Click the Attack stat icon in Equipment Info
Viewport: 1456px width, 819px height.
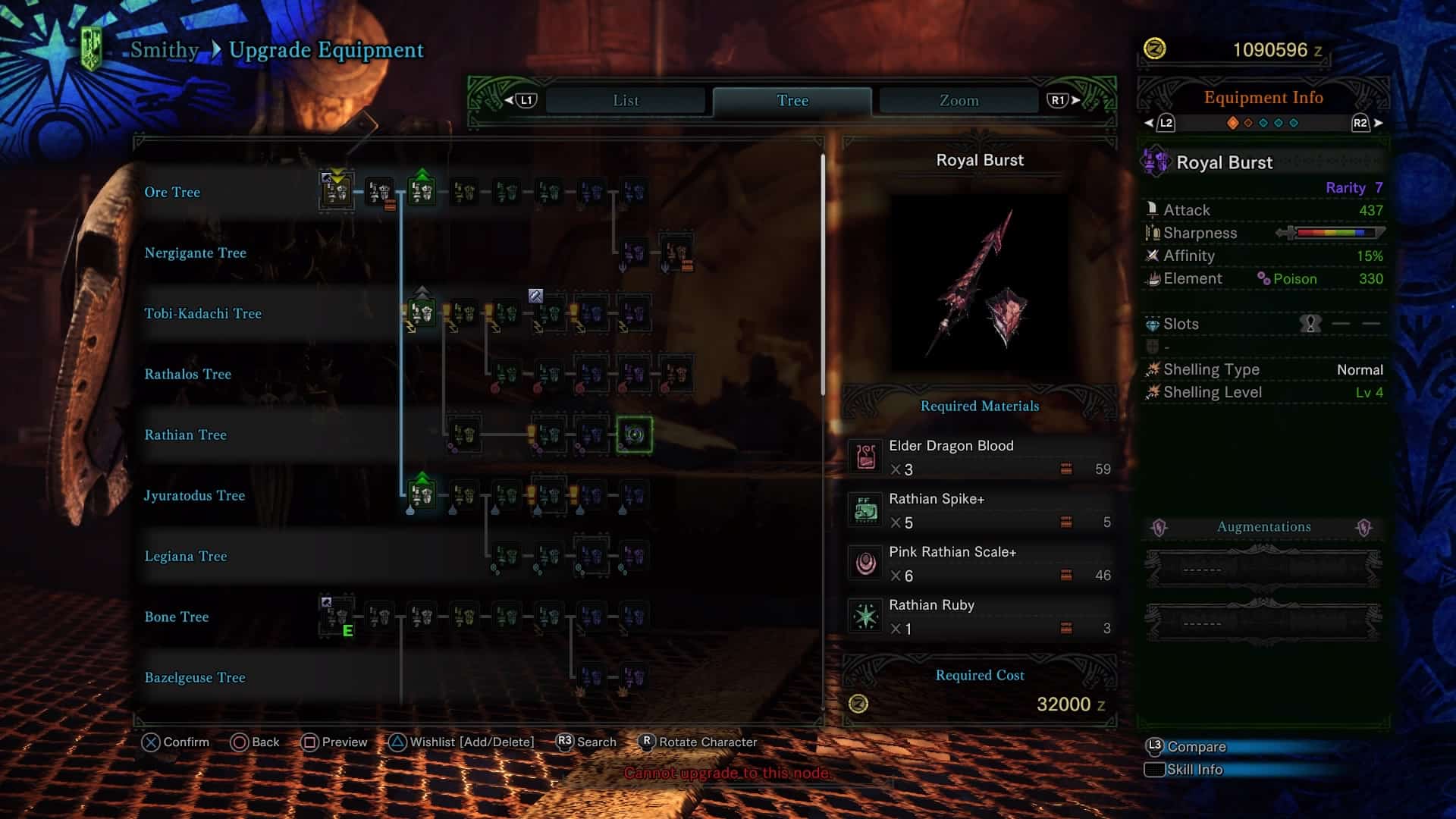1153,210
